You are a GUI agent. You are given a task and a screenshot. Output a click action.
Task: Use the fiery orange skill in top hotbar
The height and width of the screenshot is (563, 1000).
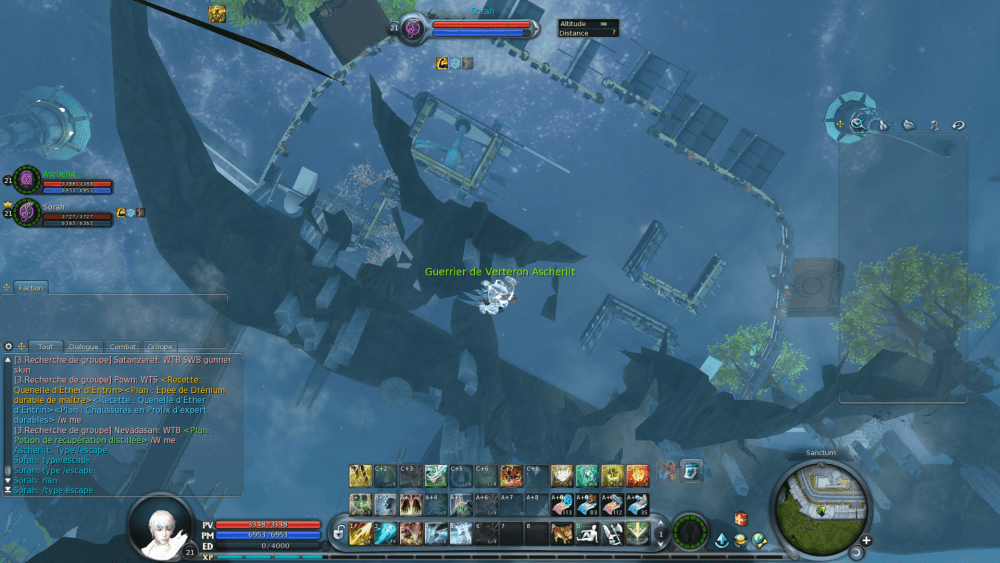click(x=637, y=475)
